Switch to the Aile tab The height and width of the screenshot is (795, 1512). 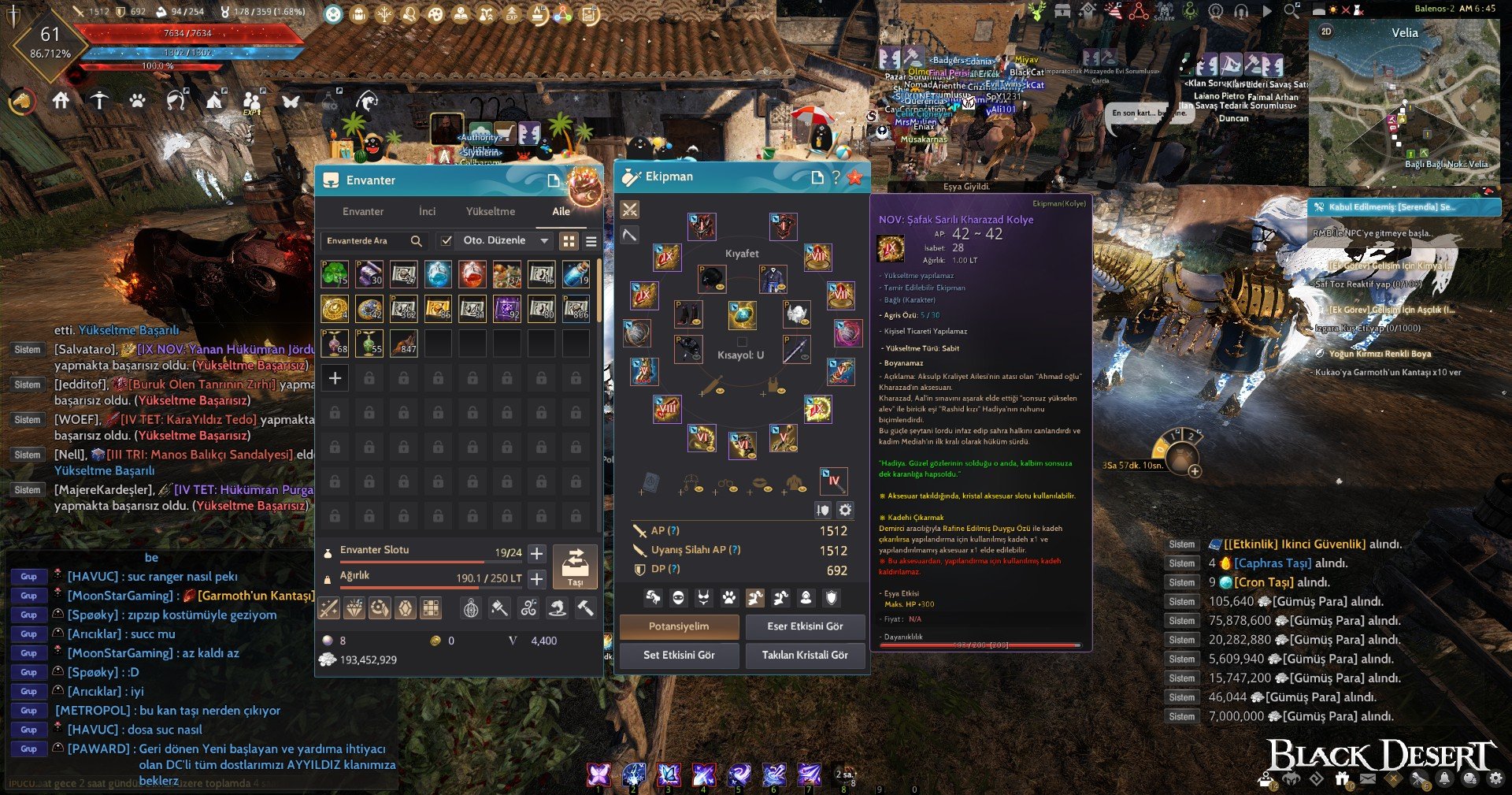coord(561,211)
